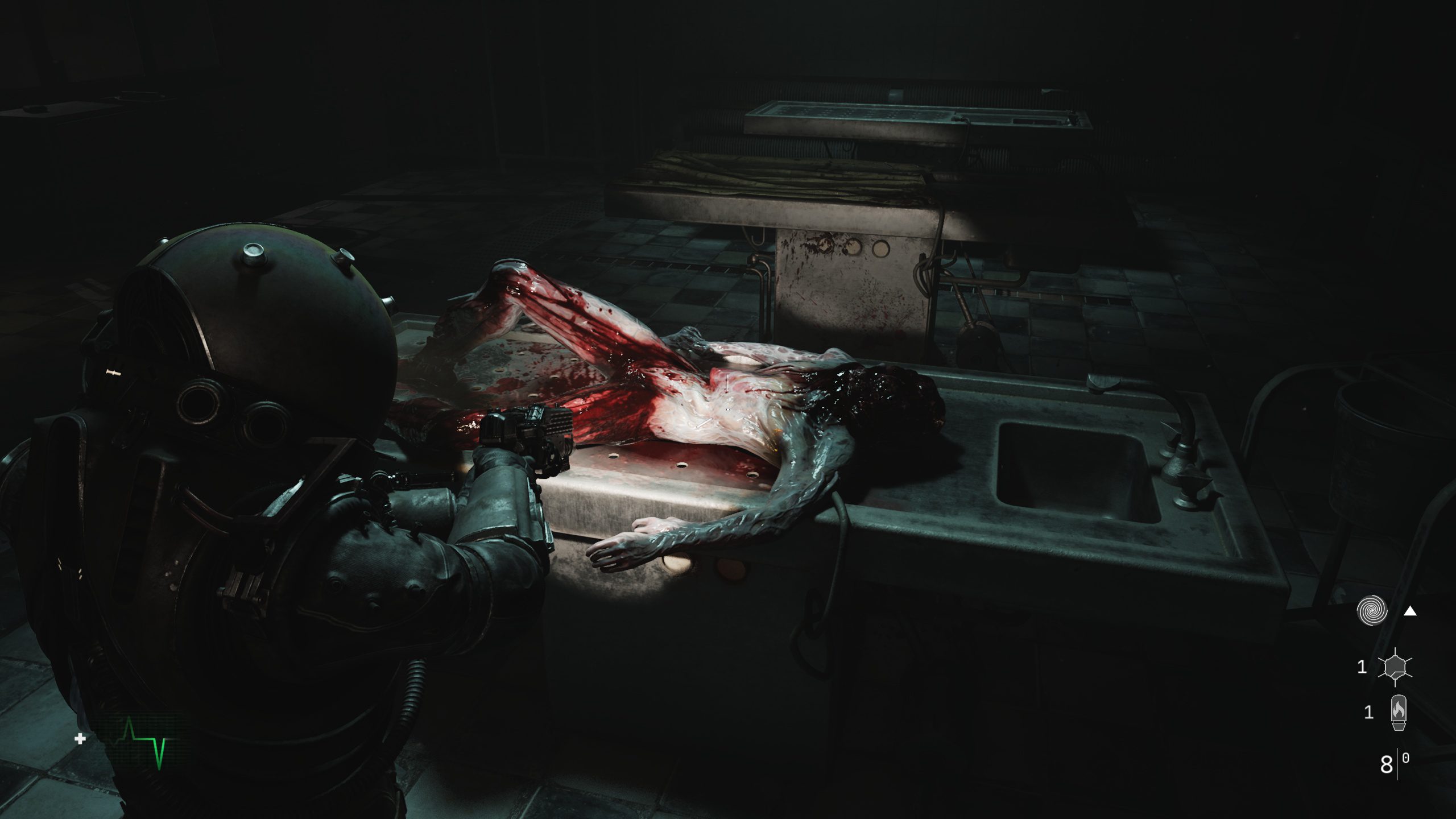Choose the flame canister item icon

pos(1398,712)
